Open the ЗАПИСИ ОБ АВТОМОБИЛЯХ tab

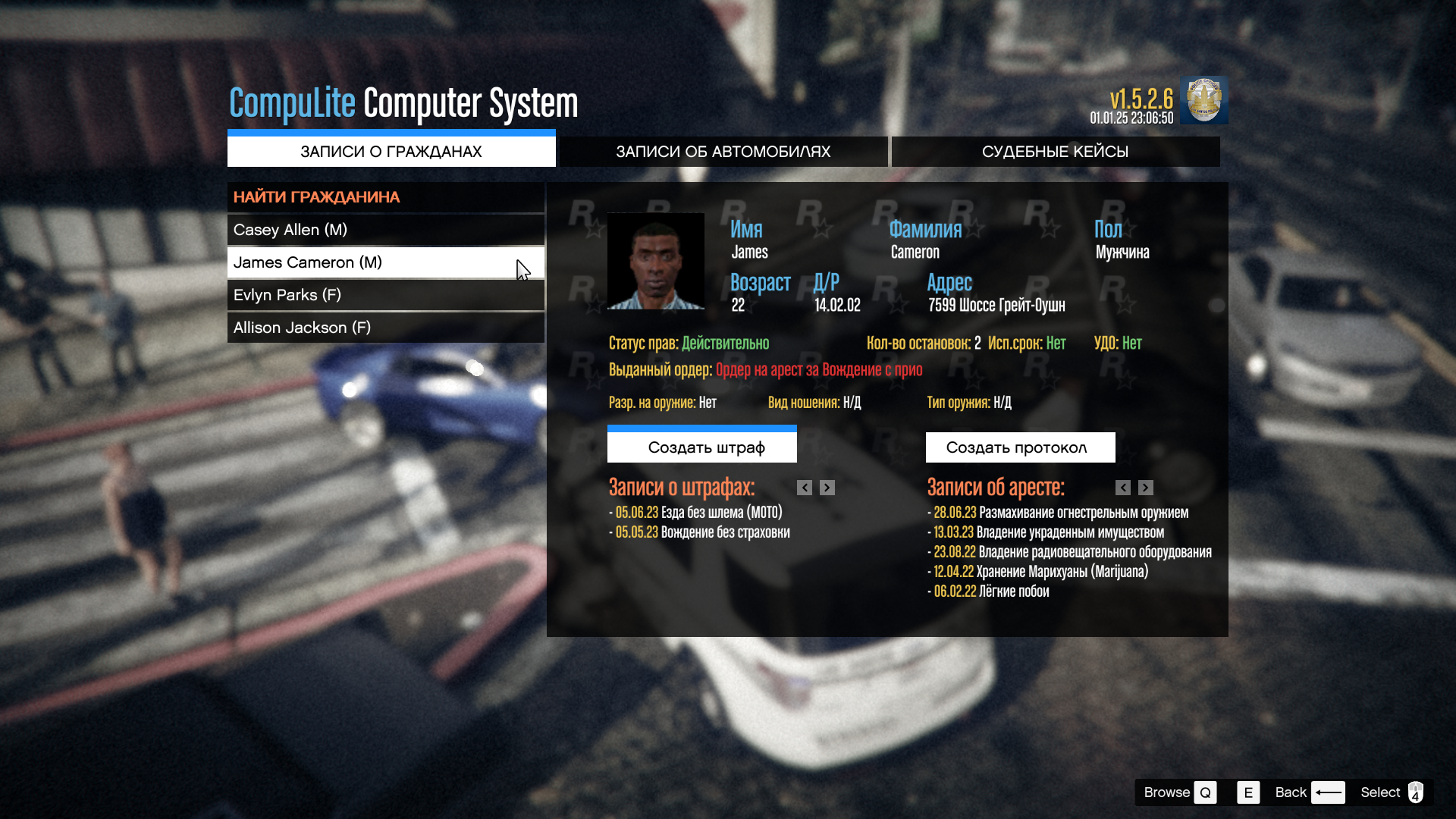[x=723, y=152]
